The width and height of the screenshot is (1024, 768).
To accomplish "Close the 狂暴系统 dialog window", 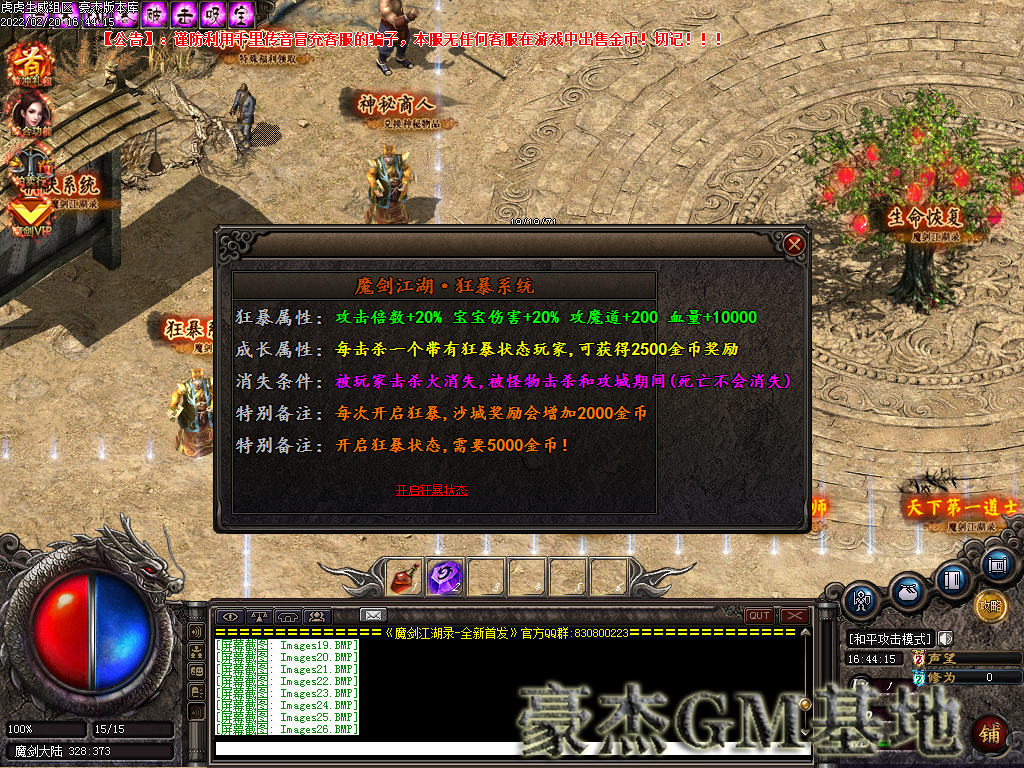I will [x=794, y=244].
